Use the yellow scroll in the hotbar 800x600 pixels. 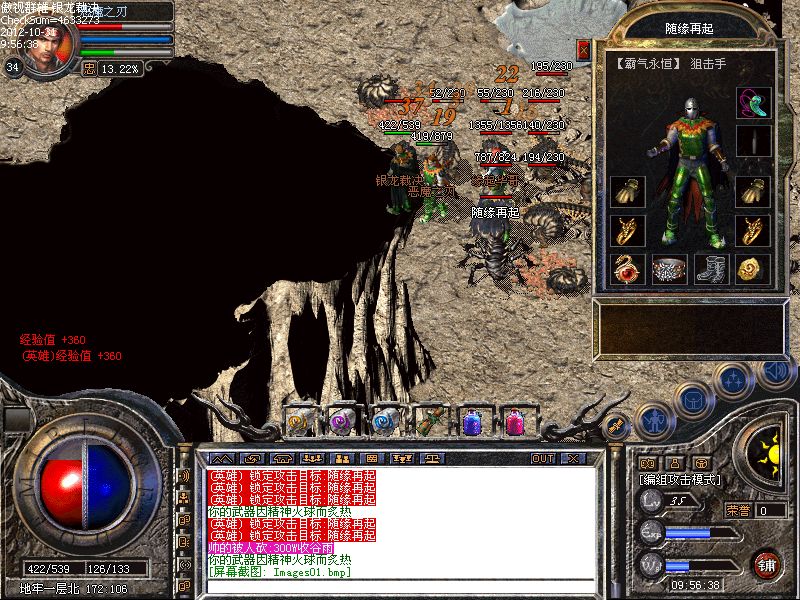pyautogui.click(x=299, y=420)
